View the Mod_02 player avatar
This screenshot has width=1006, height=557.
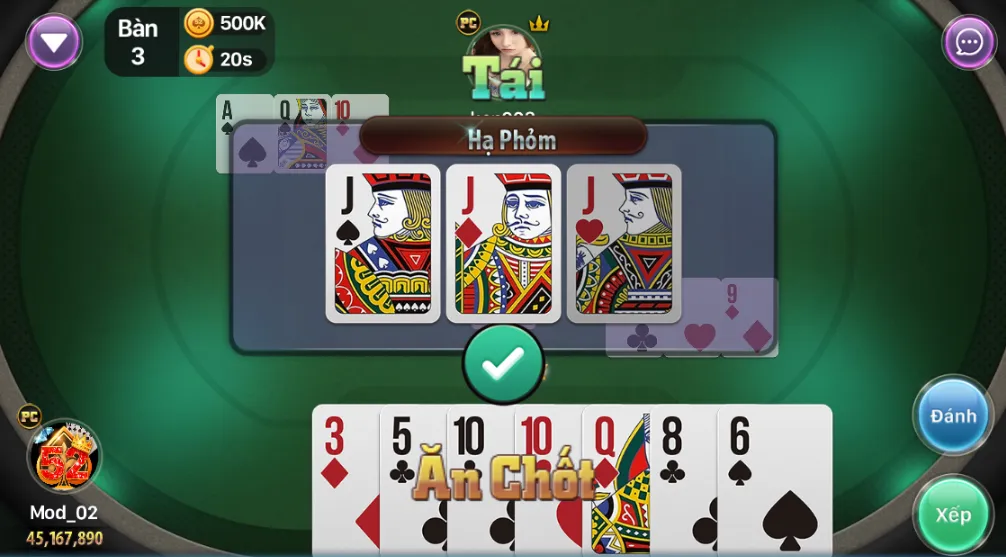coord(64,459)
